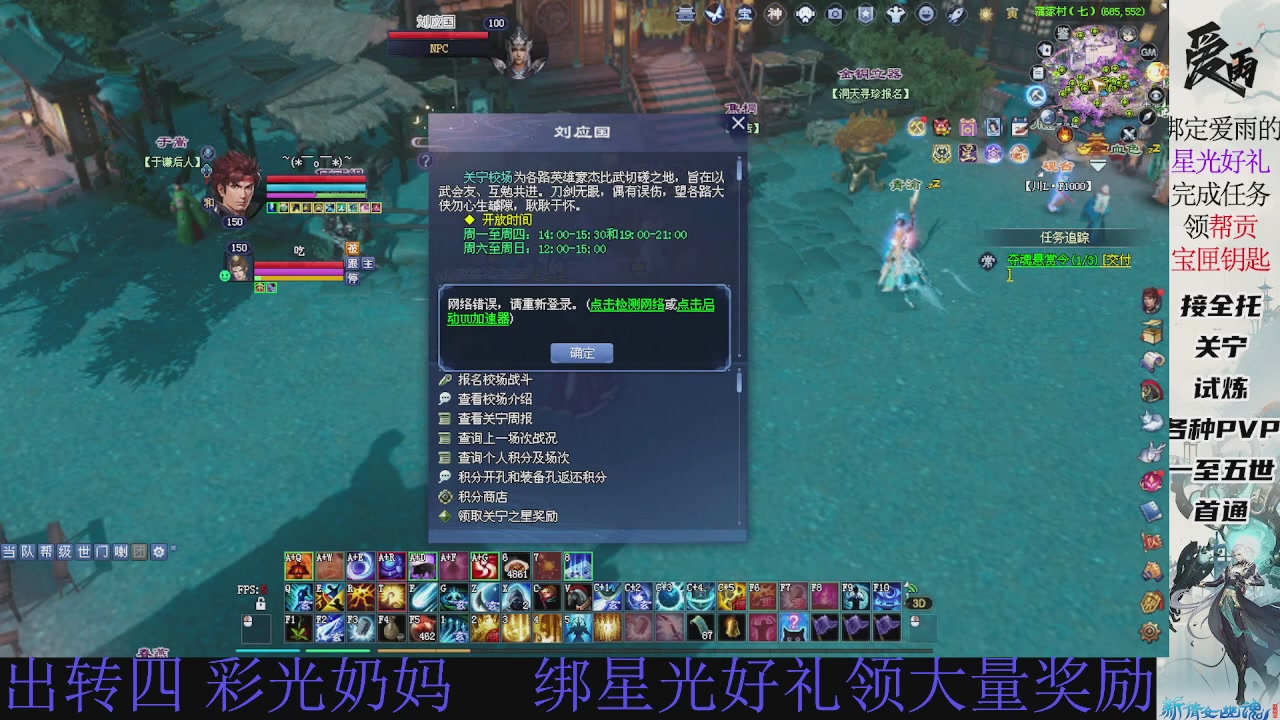Click the rocket boost icon on top toolbar
This screenshot has width=1280, height=720.
954,13
